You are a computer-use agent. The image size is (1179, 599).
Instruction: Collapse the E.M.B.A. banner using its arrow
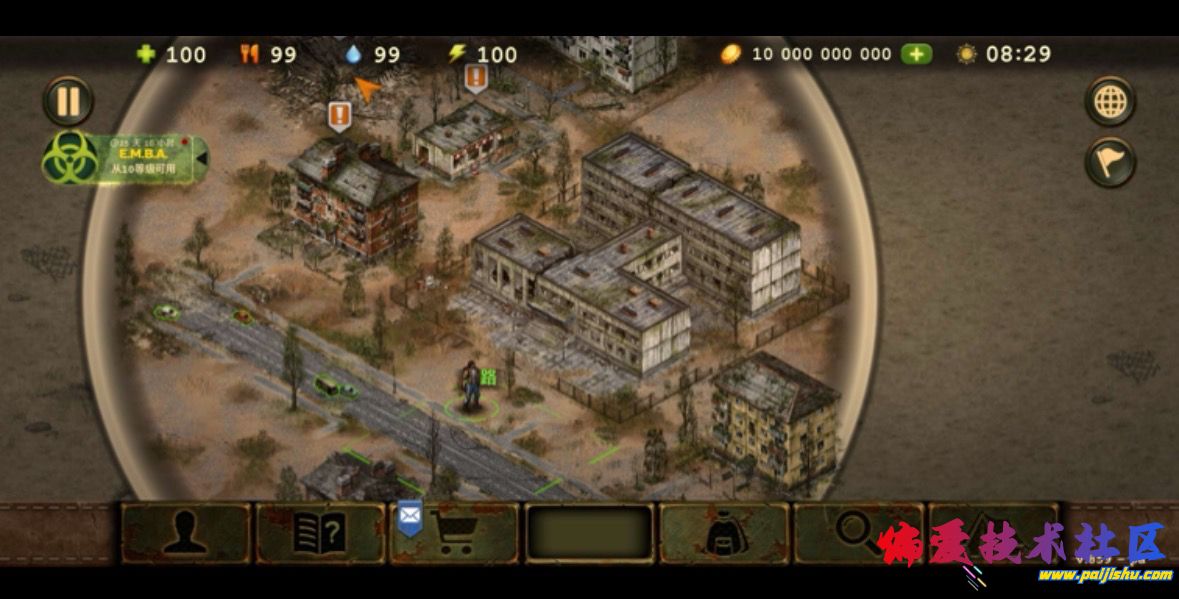pos(202,157)
